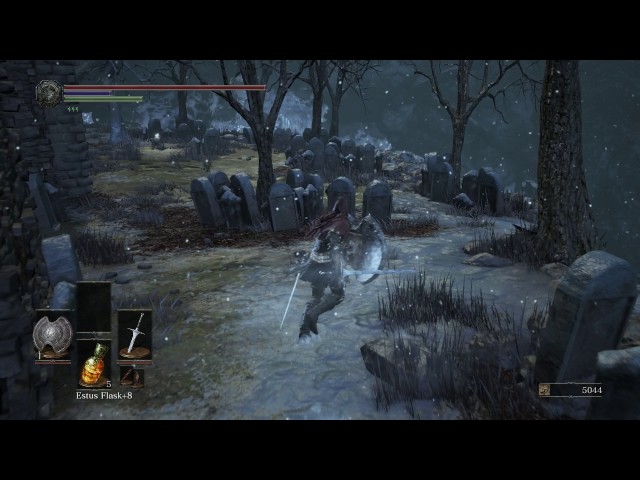Choose the right-hand sword weapon slot
The image size is (640, 480).
pos(135,333)
